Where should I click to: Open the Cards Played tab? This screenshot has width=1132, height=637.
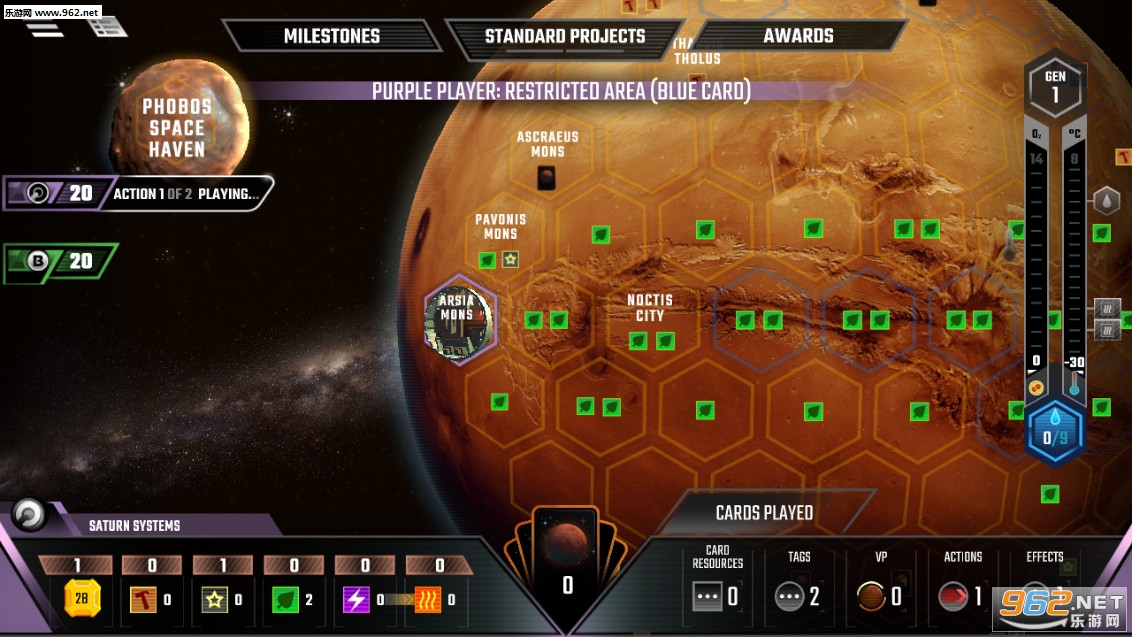coord(764,513)
